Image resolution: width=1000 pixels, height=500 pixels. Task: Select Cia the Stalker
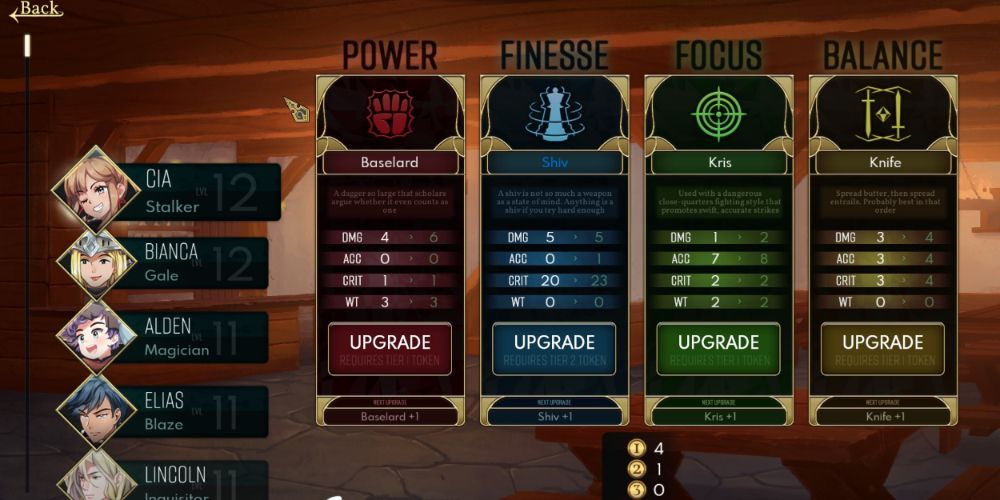[x=170, y=192]
